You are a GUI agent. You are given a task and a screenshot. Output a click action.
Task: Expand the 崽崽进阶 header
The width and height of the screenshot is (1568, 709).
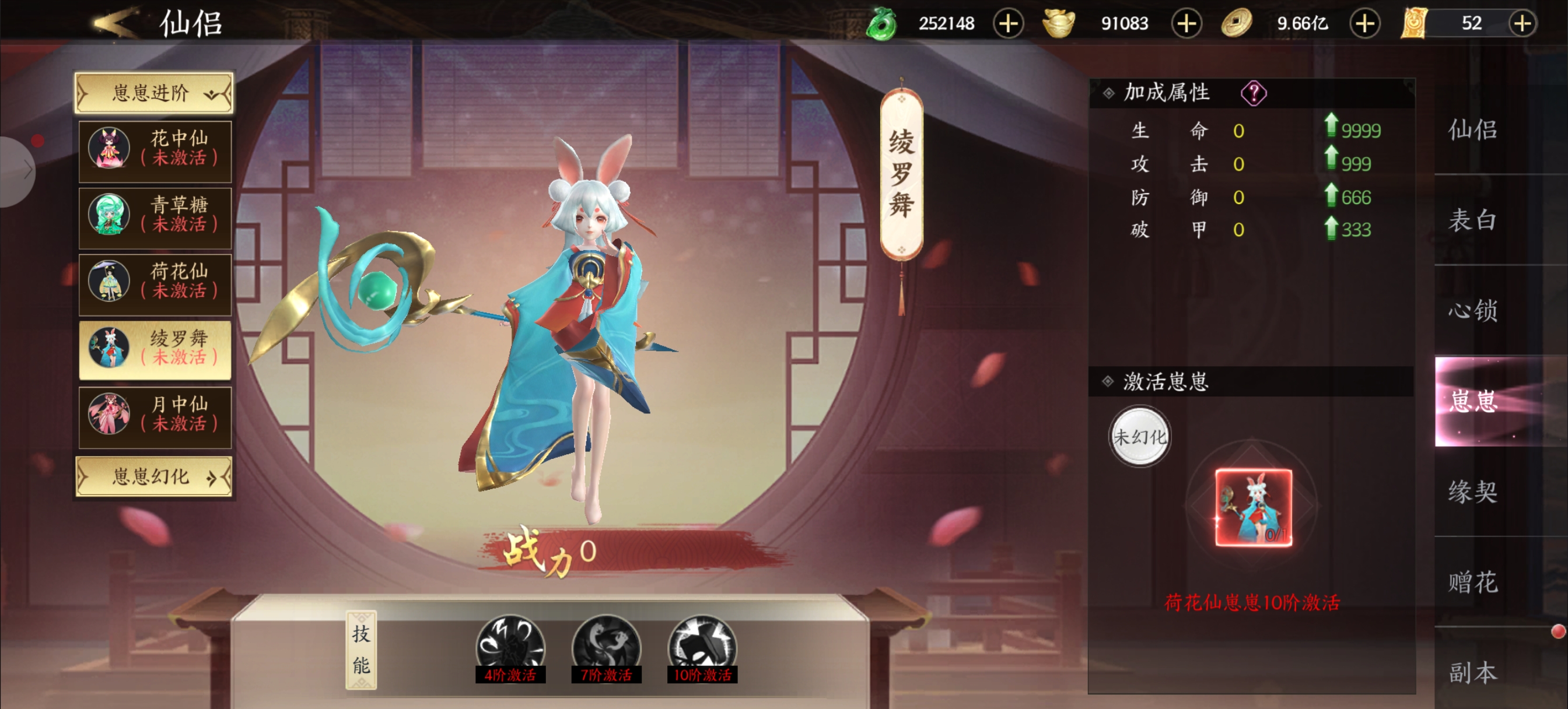[154, 93]
